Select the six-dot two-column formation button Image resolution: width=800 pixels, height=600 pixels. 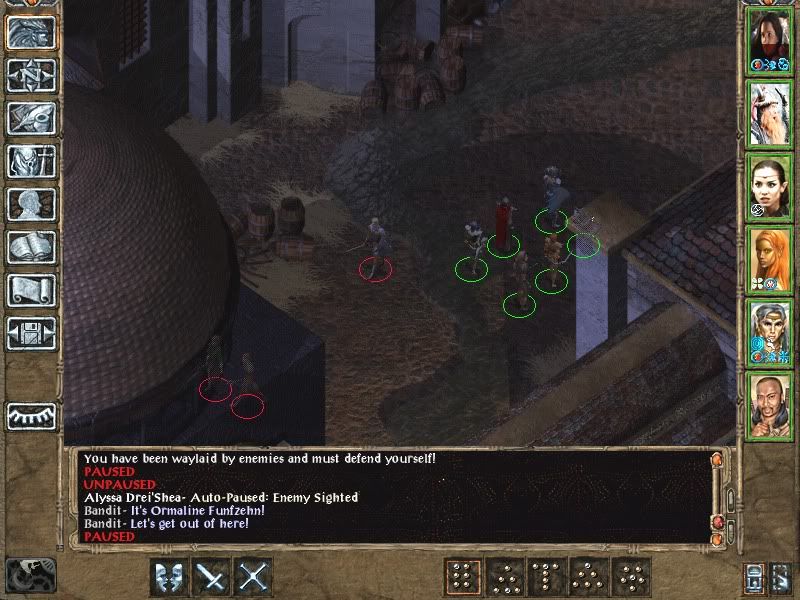pos(462,576)
